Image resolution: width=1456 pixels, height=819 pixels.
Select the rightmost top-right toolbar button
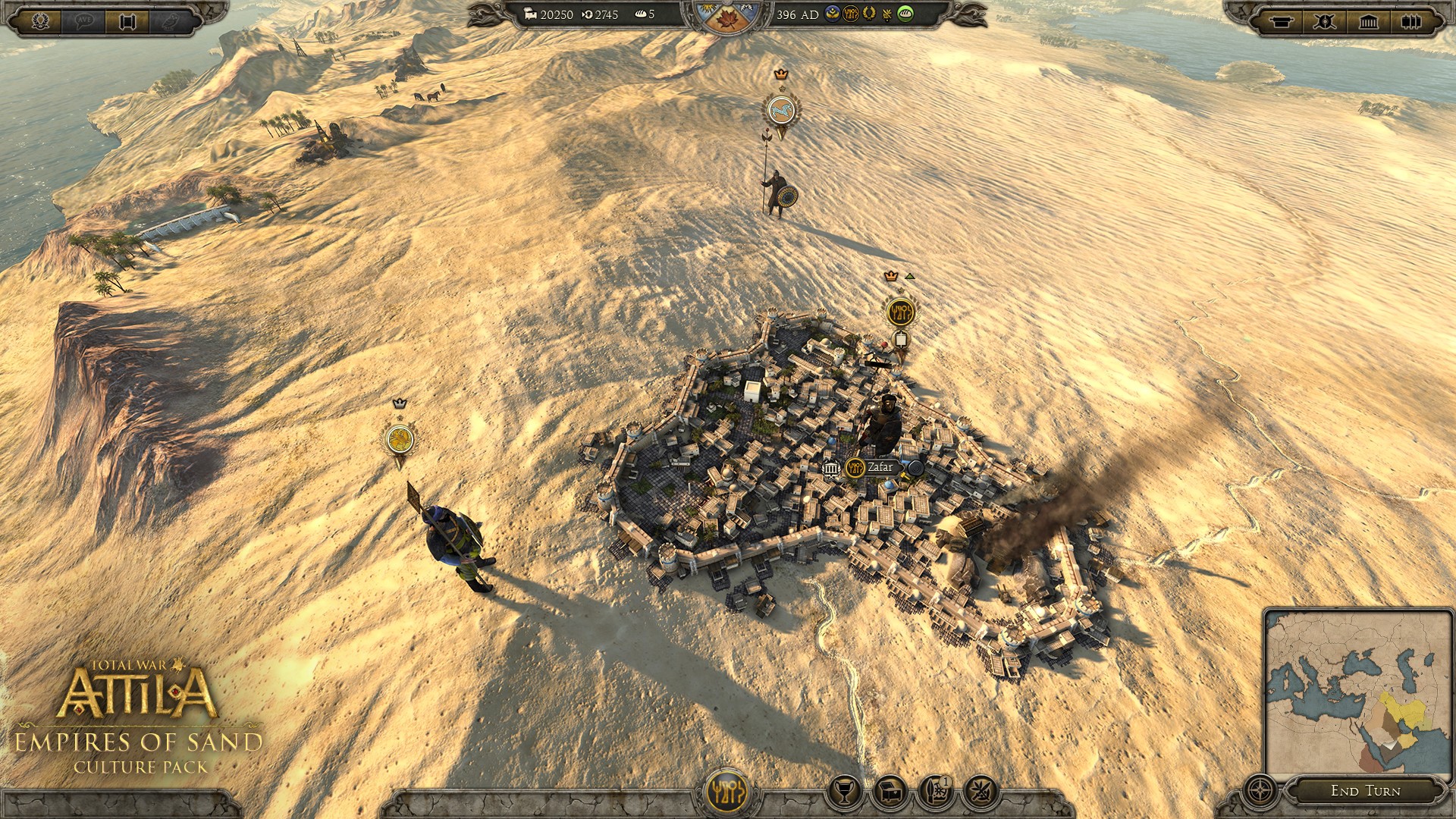coord(1410,21)
